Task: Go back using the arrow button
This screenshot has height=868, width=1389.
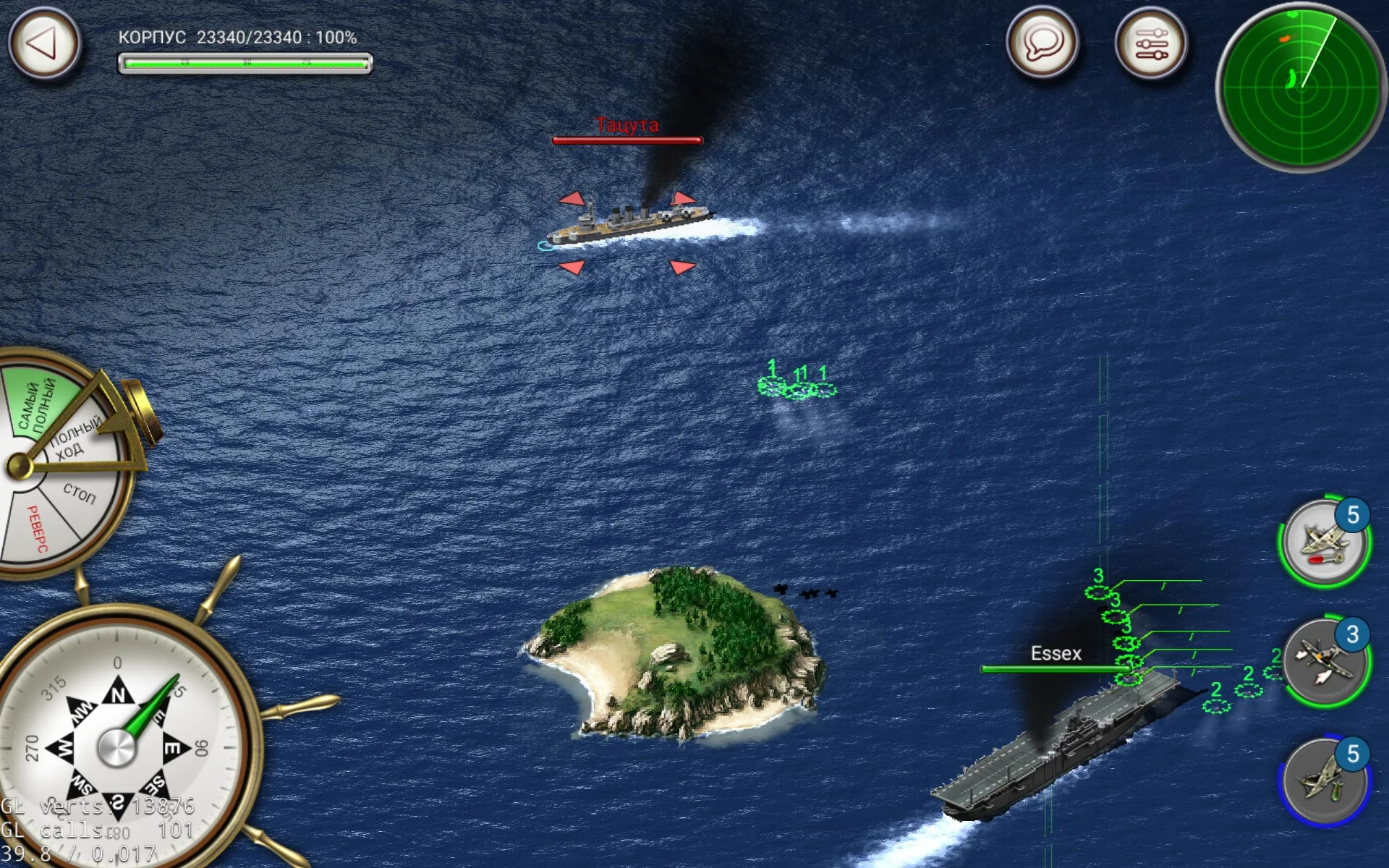Action: tap(43, 43)
